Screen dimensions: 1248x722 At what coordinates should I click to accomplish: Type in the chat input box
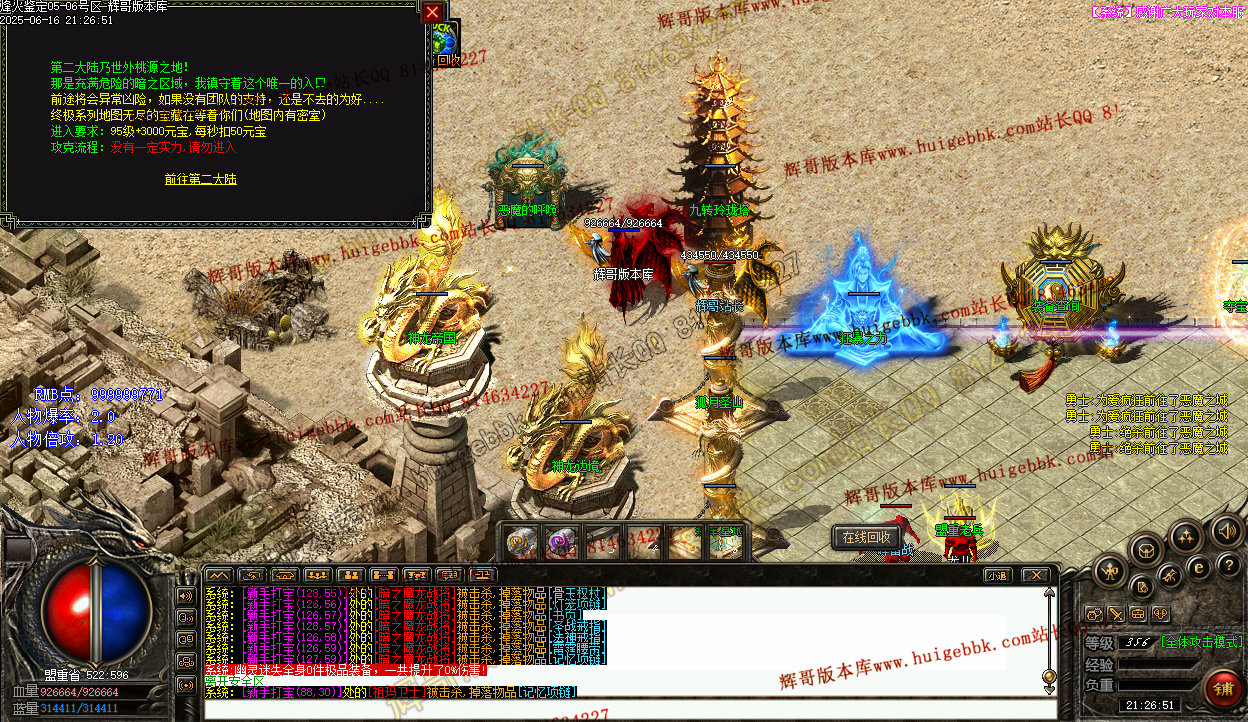click(620, 709)
